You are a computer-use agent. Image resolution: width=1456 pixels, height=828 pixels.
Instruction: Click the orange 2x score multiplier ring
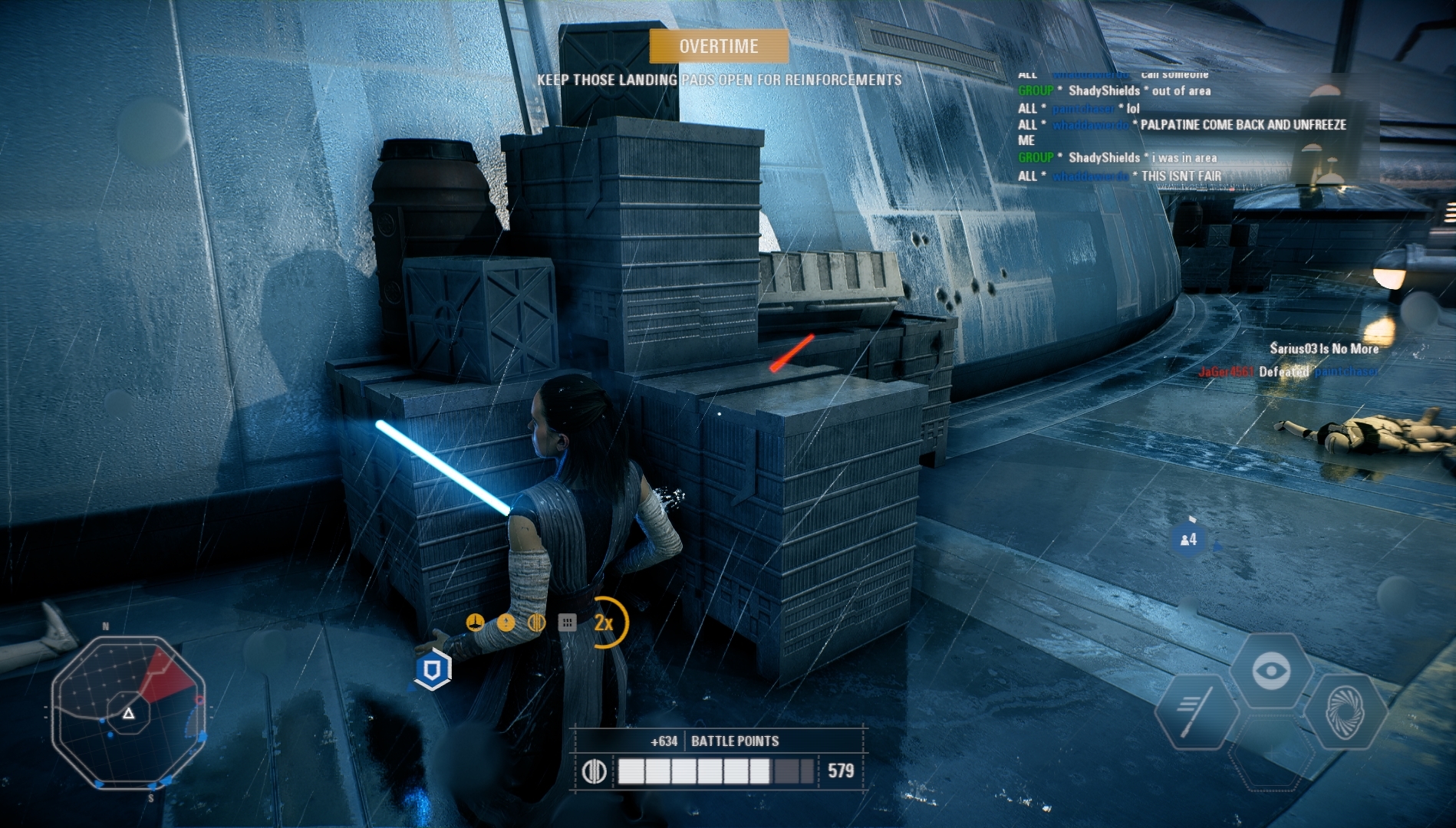[x=605, y=623]
